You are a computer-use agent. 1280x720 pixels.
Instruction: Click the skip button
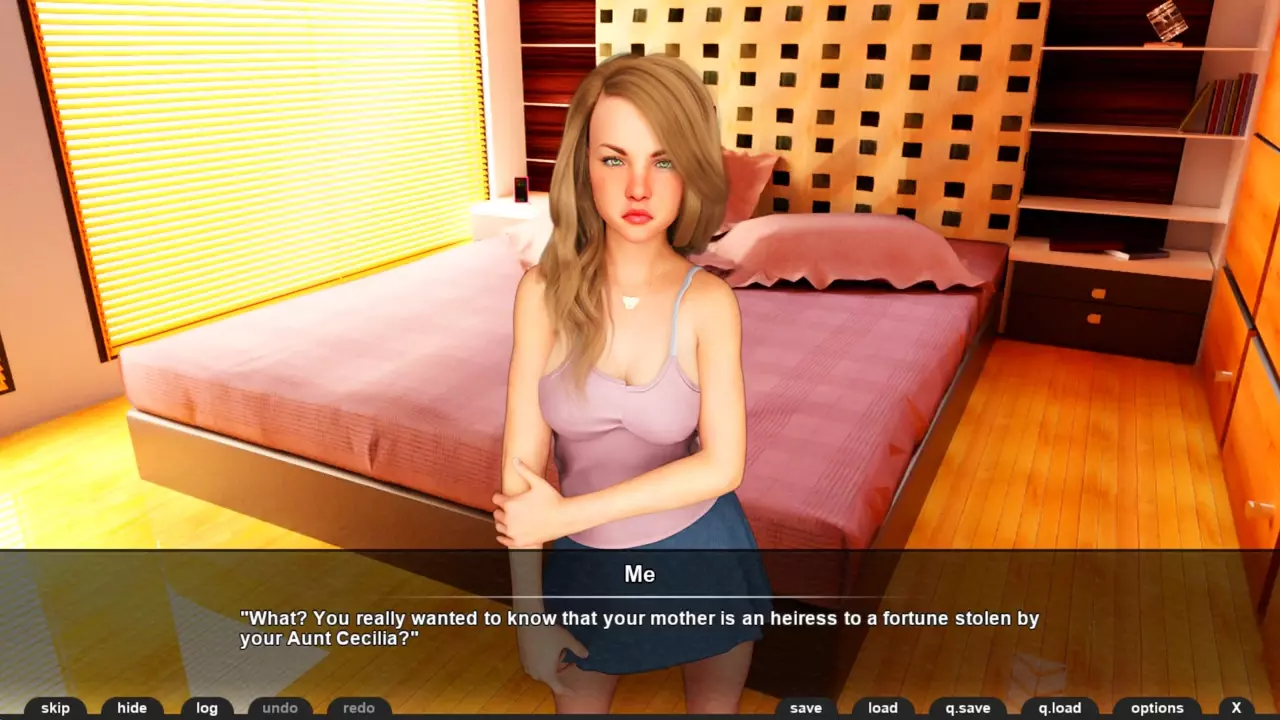coord(55,708)
